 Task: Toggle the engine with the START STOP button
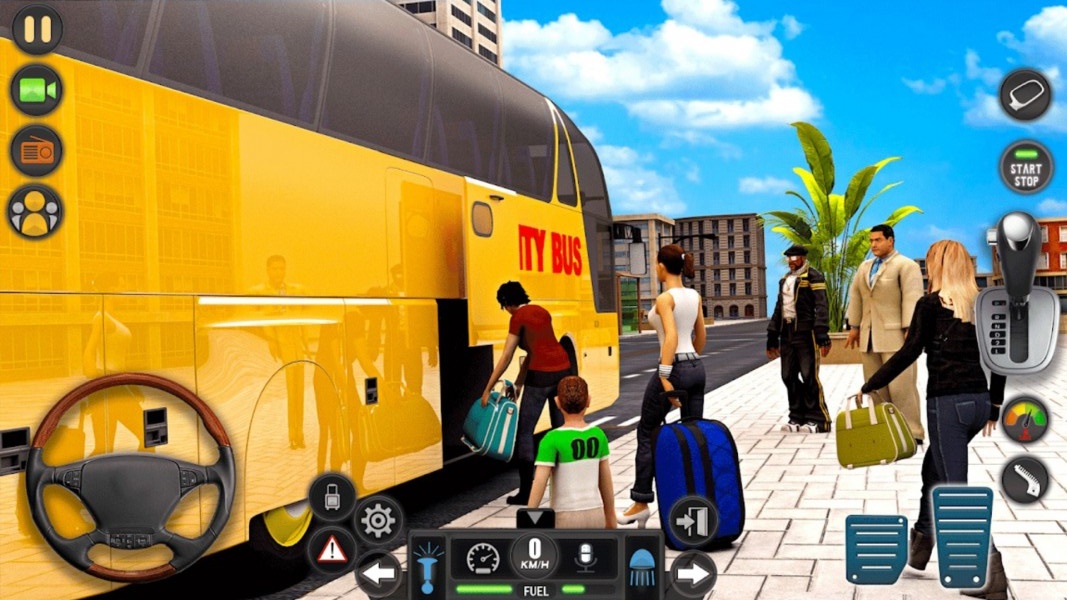pyautogui.click(x=1026, y=167)
